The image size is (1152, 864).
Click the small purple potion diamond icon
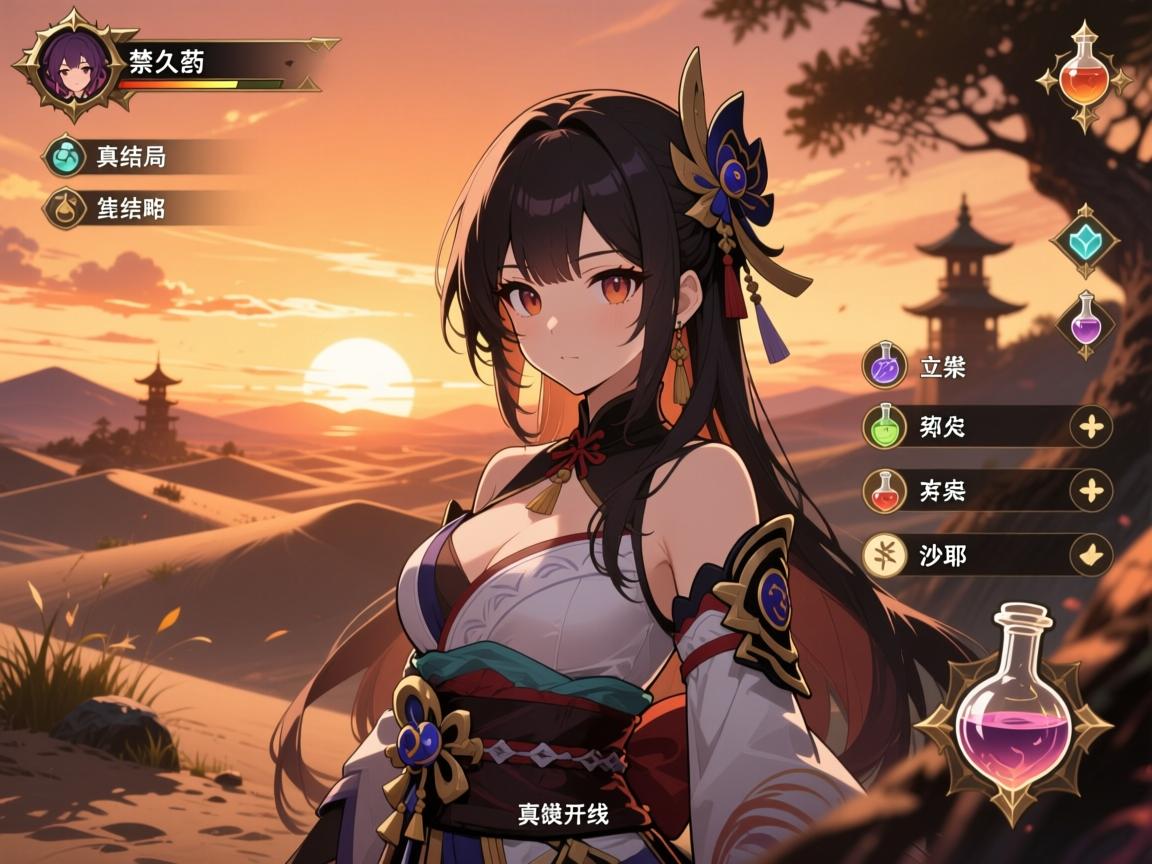[x=1085, y=323]
